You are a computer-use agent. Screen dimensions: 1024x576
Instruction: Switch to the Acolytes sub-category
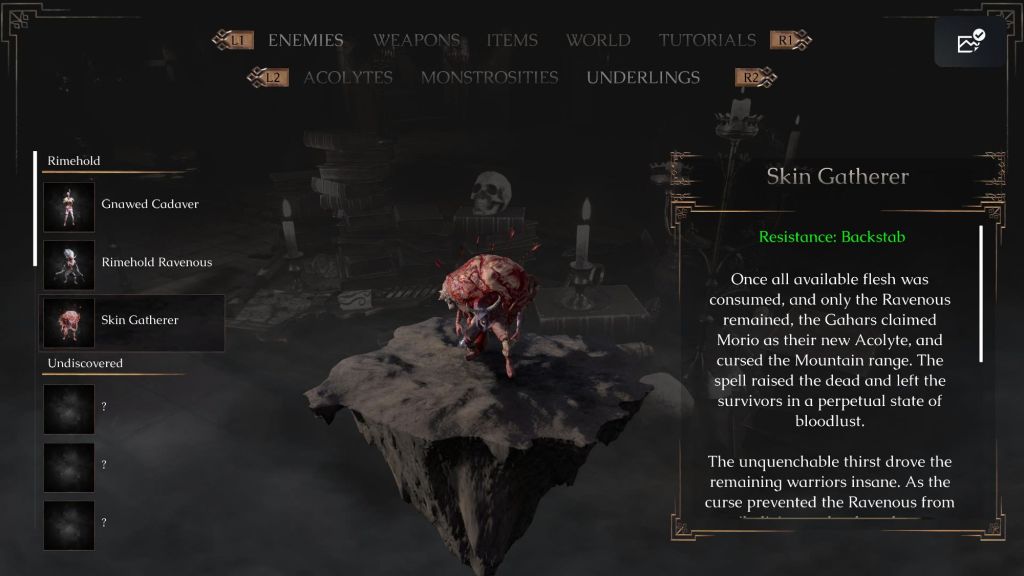pyautogui.click(x=348, y=78)
